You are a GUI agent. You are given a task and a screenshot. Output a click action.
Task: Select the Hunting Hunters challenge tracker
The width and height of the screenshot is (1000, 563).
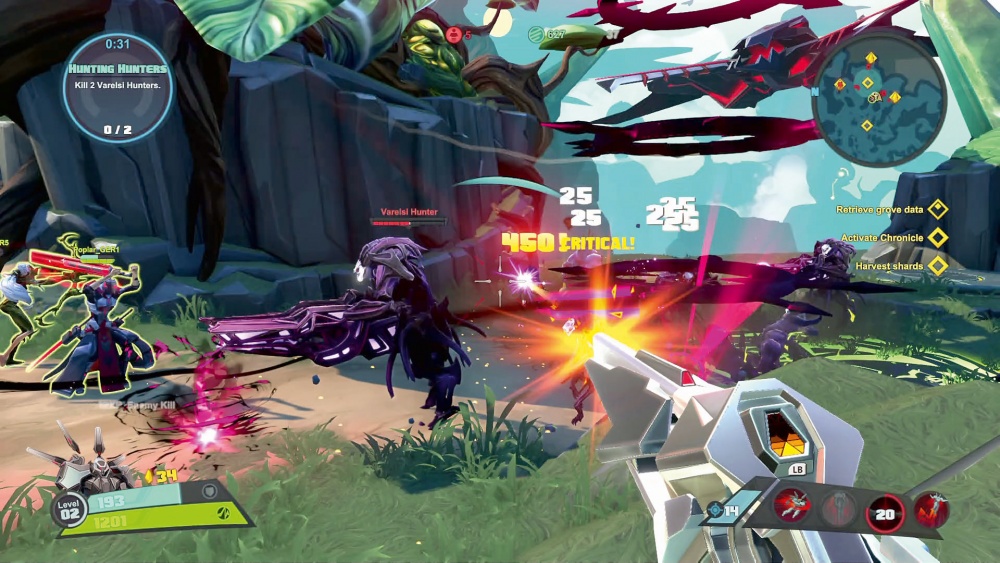tap(118, 88)
